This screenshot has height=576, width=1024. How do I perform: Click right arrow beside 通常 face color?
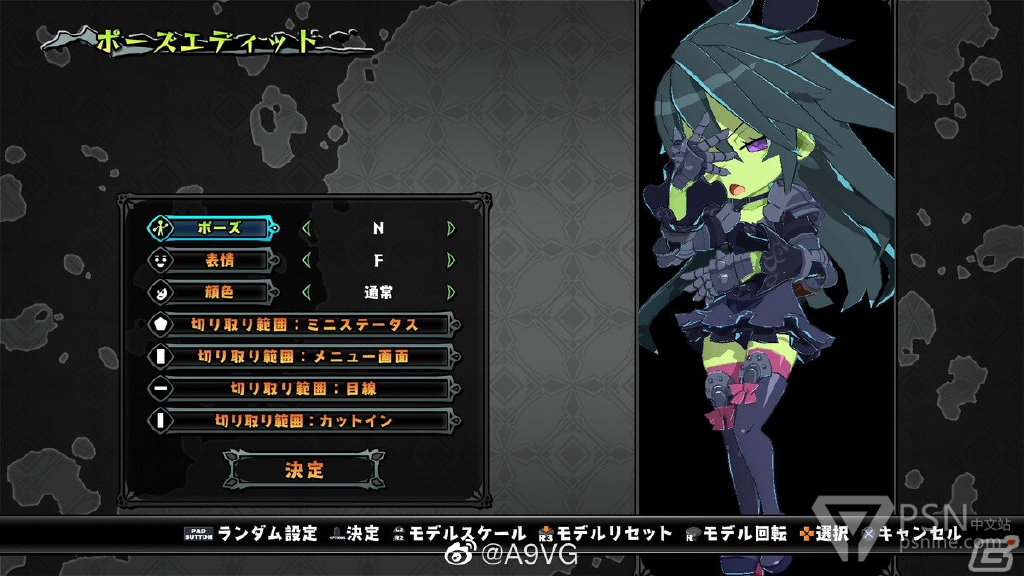point(451,292)
